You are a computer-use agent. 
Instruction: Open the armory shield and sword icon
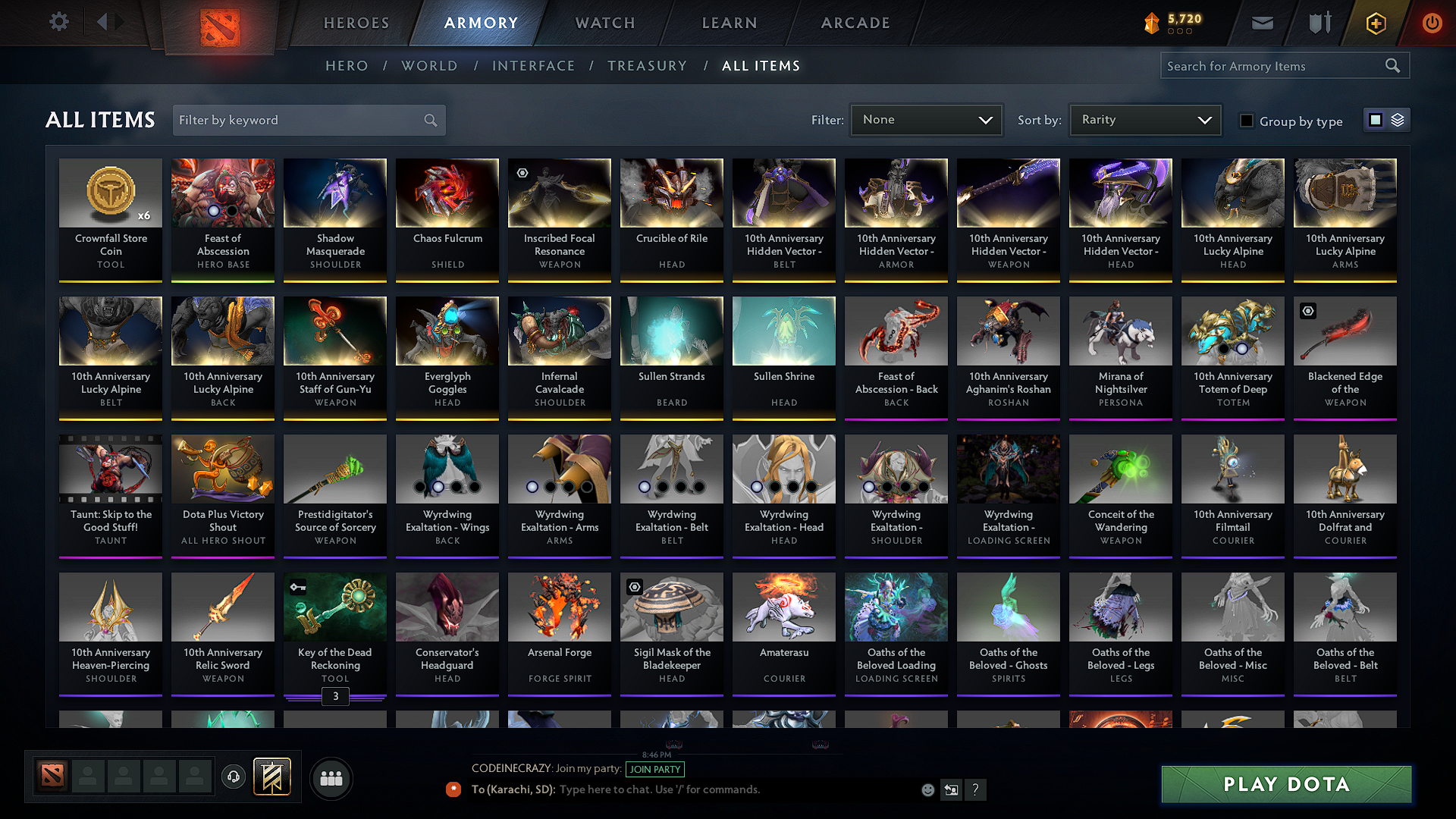coord(1318,23)
